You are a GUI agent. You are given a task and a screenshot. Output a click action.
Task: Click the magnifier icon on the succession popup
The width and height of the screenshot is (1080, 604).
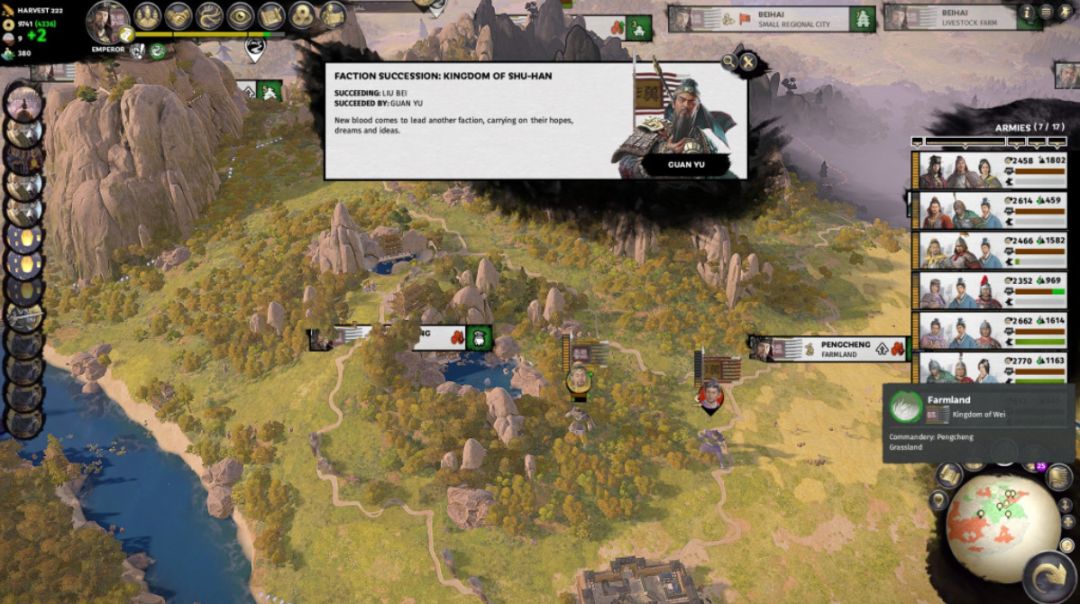click(730, 62)
